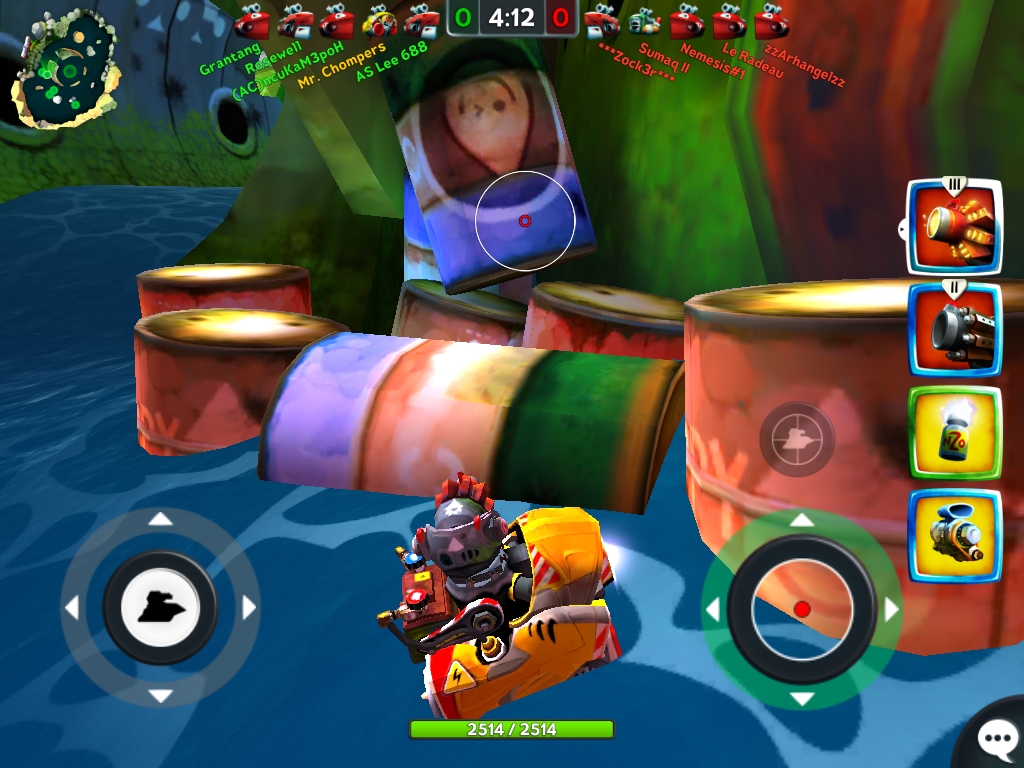Screen dimensions: 1024x768
Task: Select Sumaq II's white tank icon
Action: pyautogui.click(x=644, y=20)
